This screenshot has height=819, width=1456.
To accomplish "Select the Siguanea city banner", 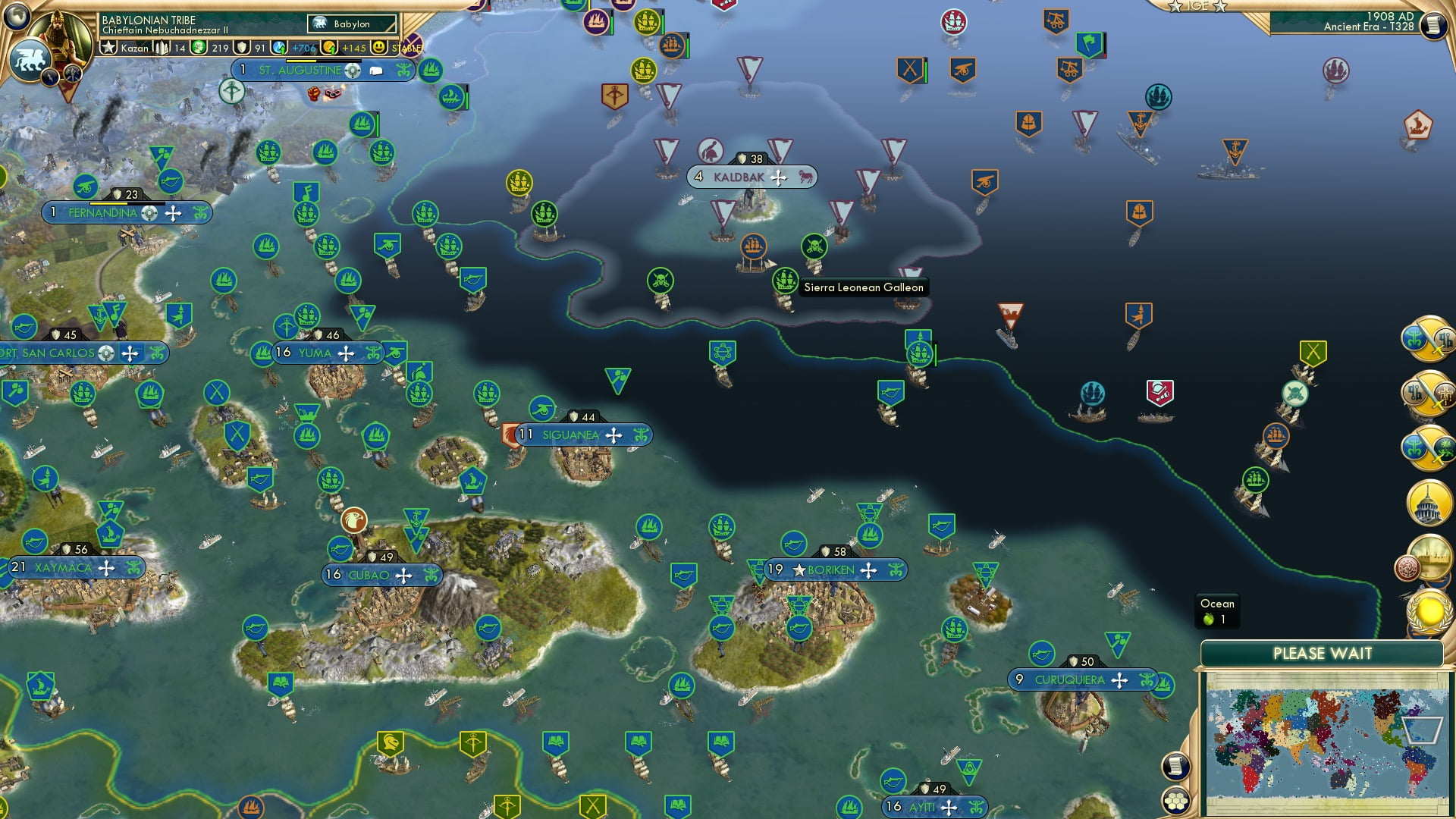I will [x=570, y=435].
